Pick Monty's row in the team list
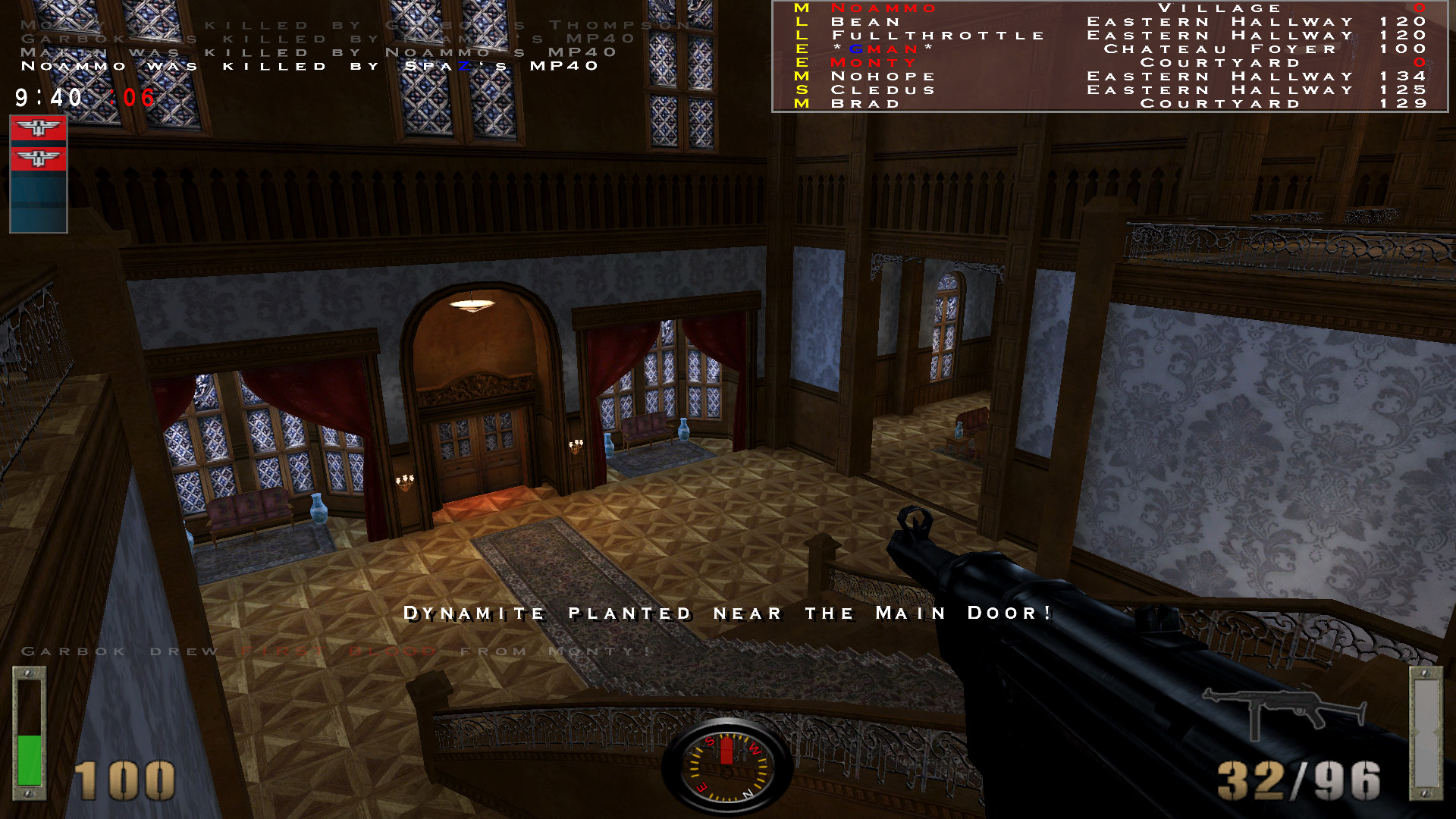 click(874, 63)
